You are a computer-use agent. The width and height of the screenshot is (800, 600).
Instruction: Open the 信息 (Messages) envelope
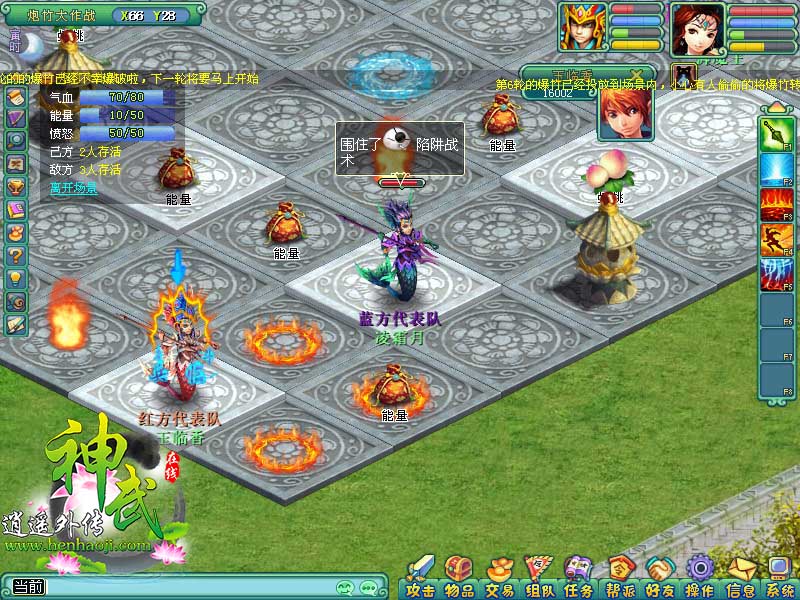click(740, 575)
